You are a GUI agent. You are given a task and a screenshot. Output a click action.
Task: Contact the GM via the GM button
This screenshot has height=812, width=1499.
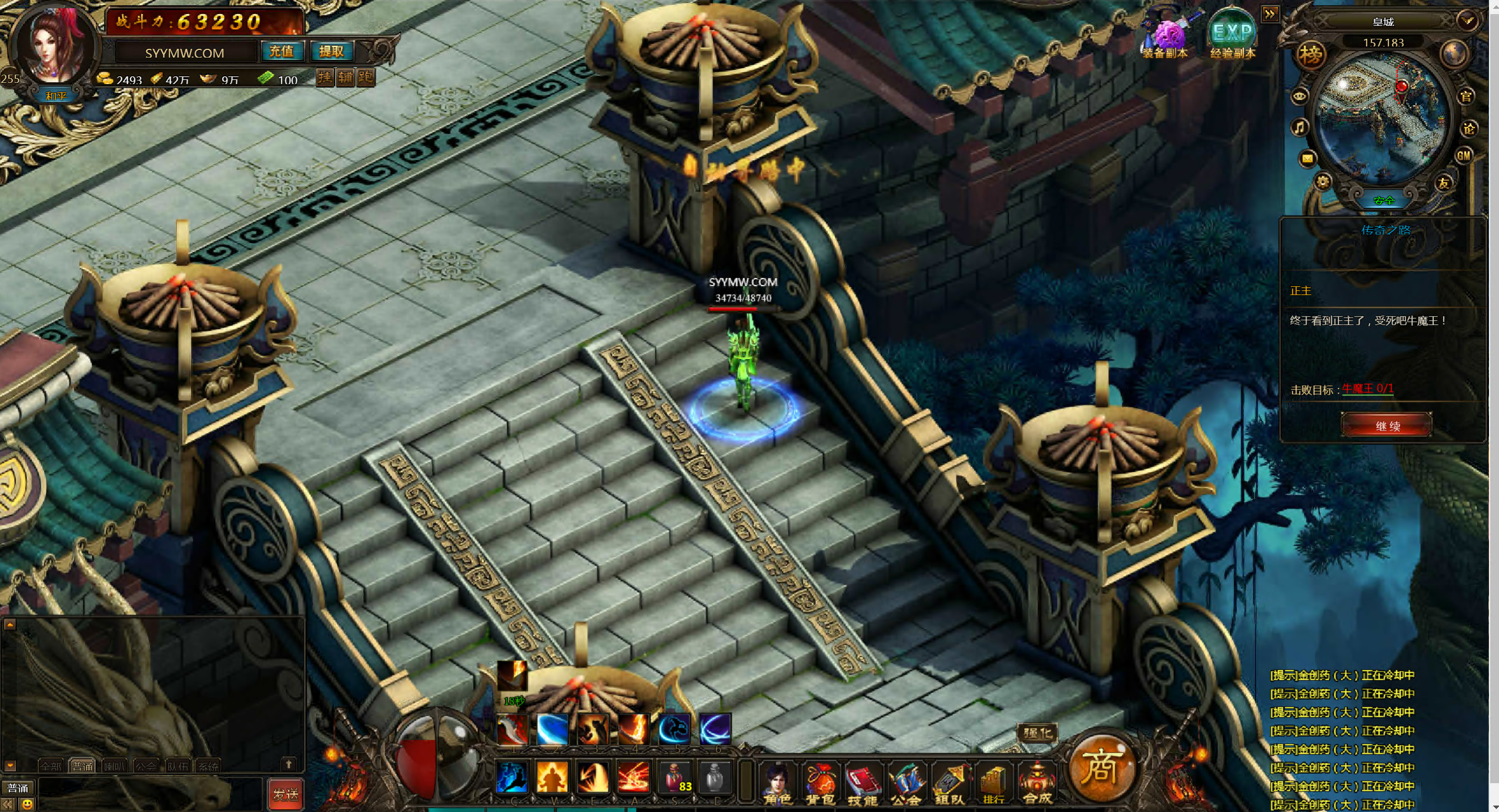pyautogui.click(x=1463, y=156)
